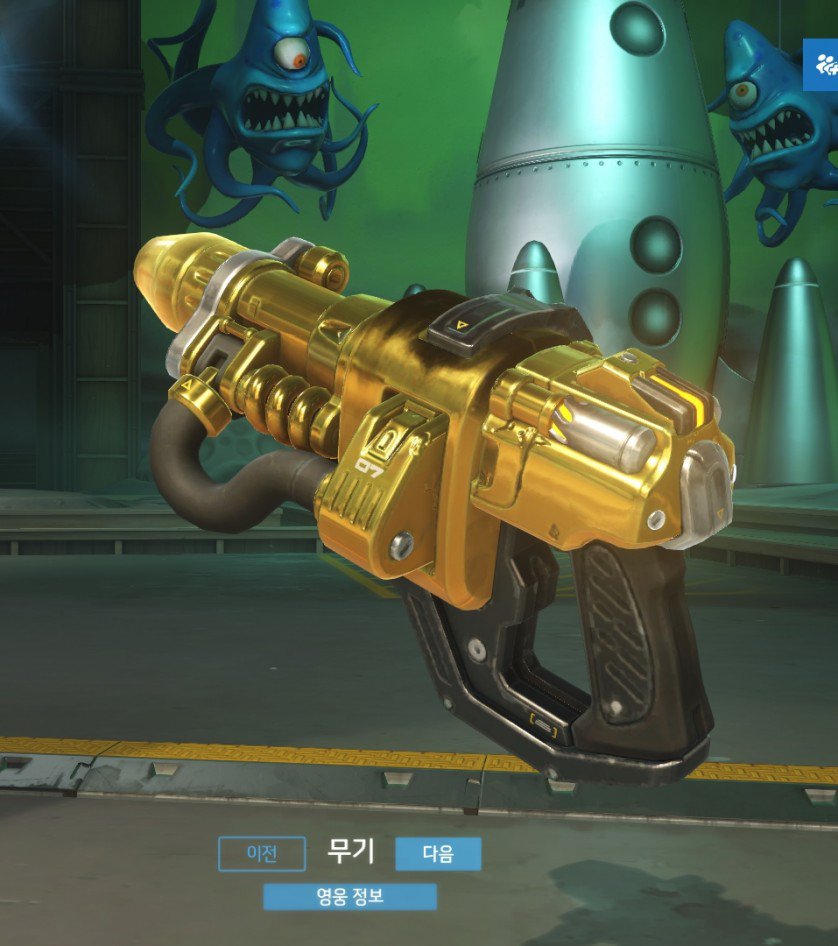Open 영웅 정보 hero info

(x=350, y=896)
